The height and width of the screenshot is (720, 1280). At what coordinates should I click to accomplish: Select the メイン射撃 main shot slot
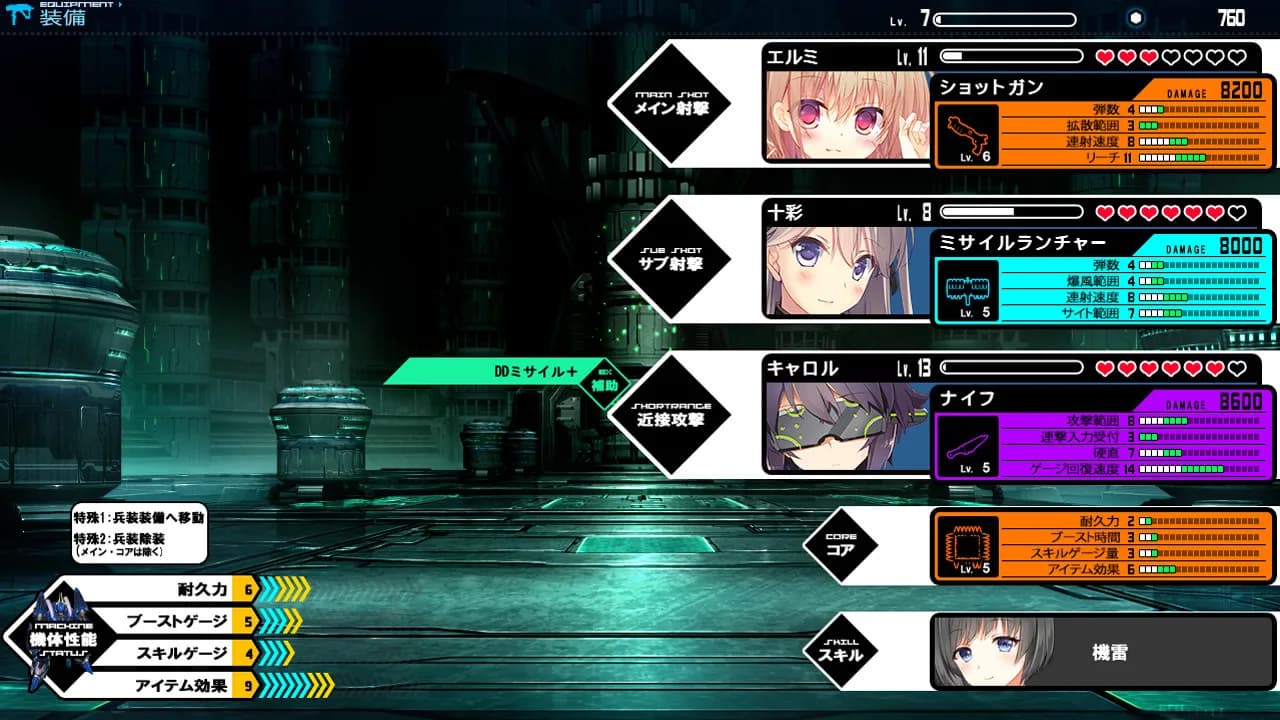click(670, 104)
